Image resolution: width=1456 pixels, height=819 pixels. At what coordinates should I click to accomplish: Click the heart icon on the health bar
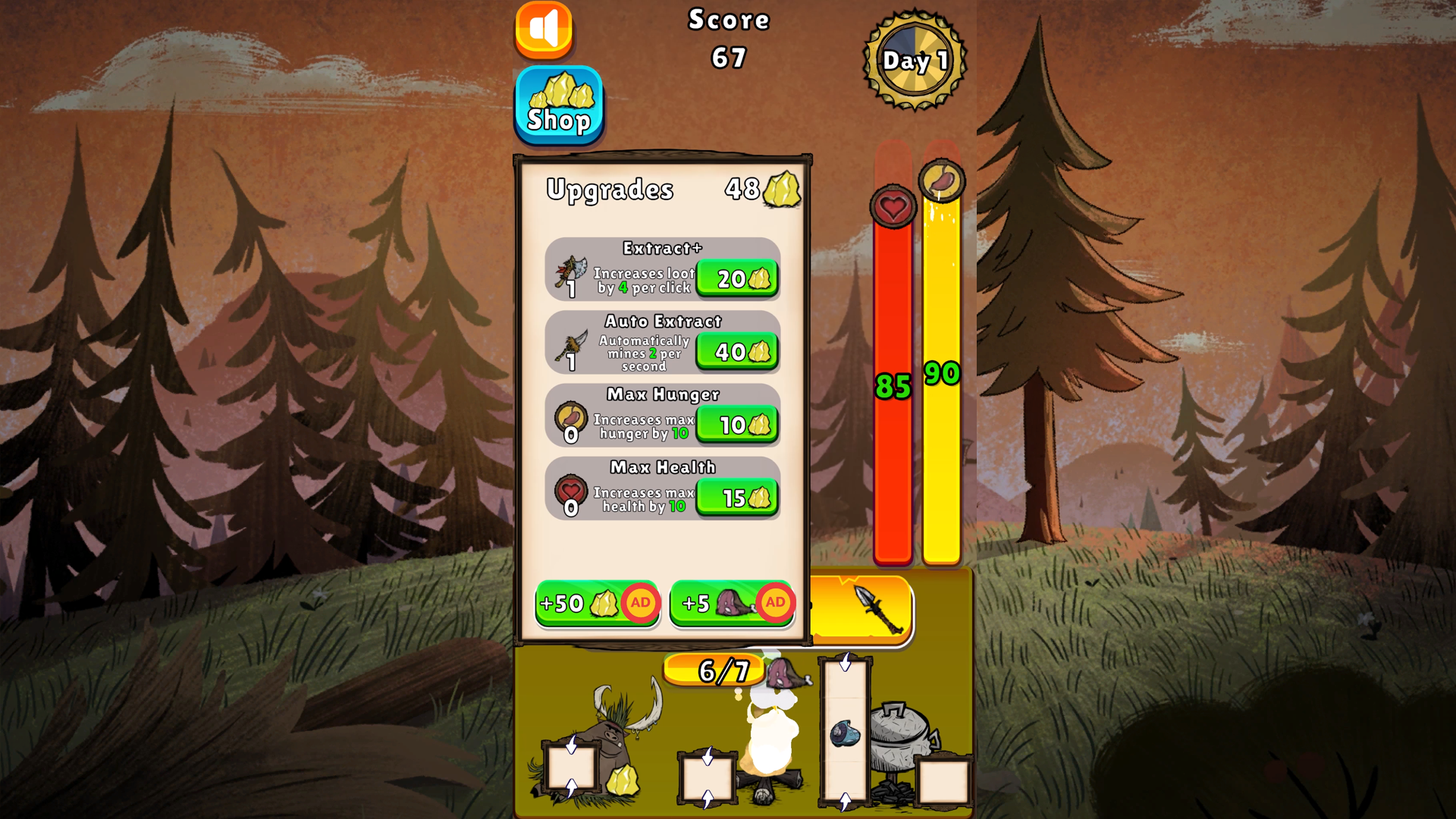pos(893,207)
